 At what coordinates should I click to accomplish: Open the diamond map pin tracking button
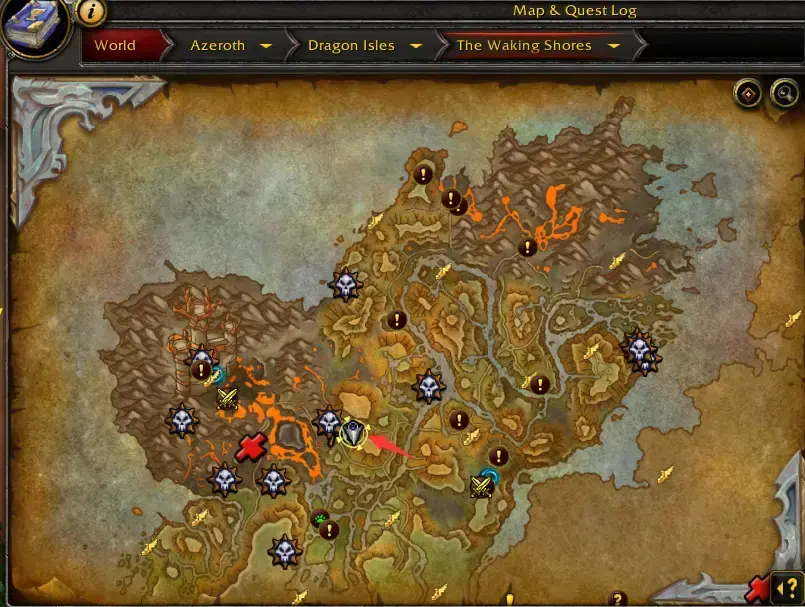tap(747, 94)
